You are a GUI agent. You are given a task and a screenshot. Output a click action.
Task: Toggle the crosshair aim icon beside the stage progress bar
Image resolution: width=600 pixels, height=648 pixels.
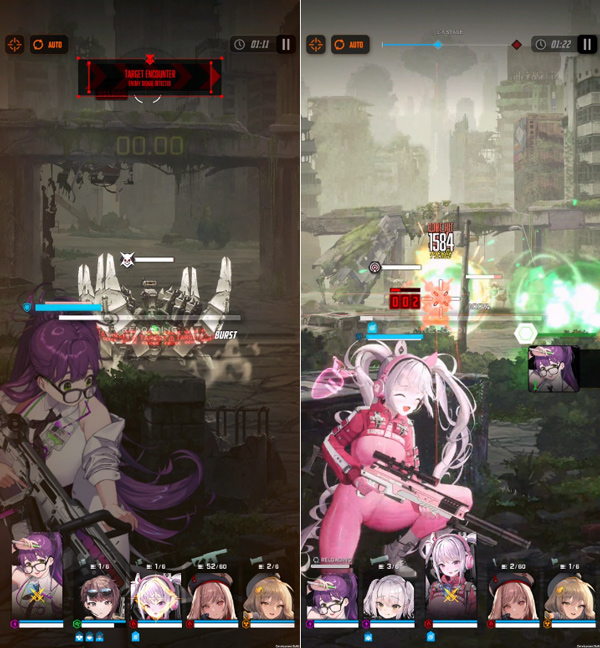(x=315, y=44)
